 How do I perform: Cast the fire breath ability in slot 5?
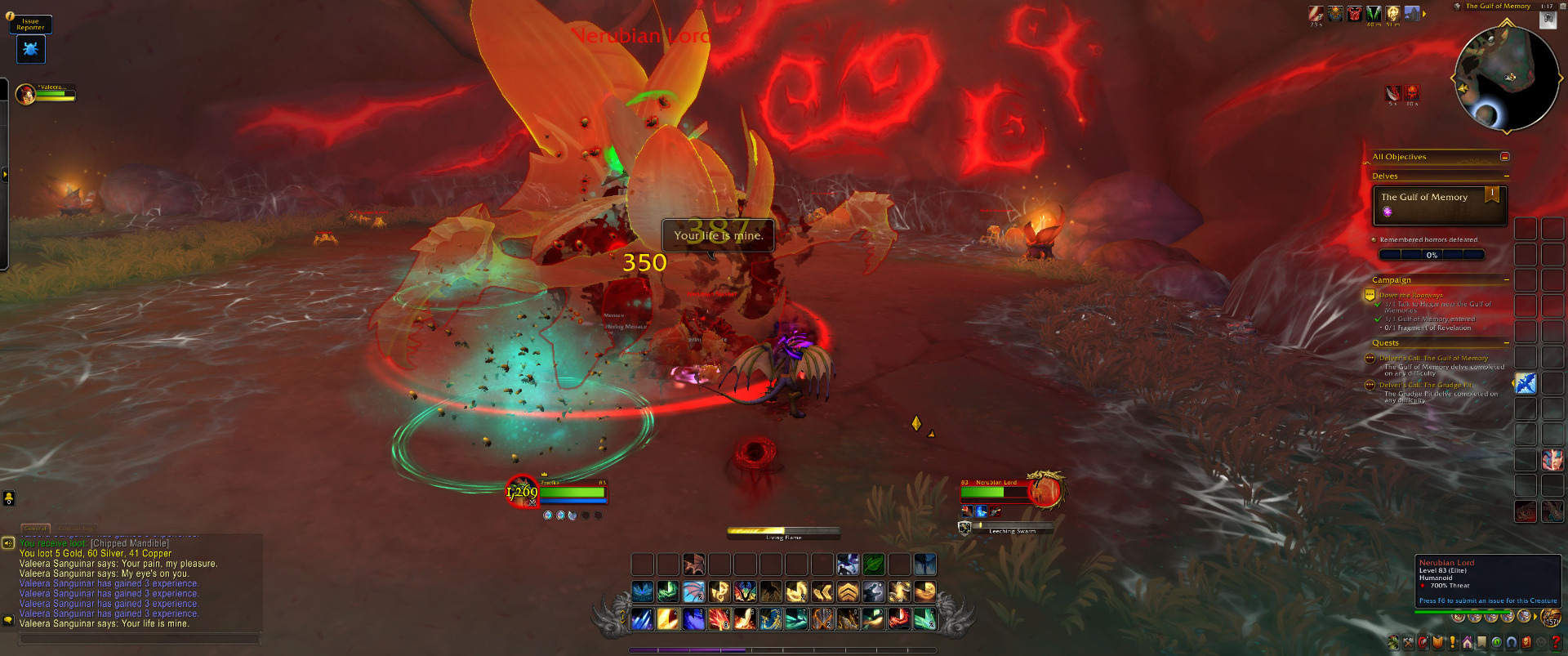tap(745, 619)
